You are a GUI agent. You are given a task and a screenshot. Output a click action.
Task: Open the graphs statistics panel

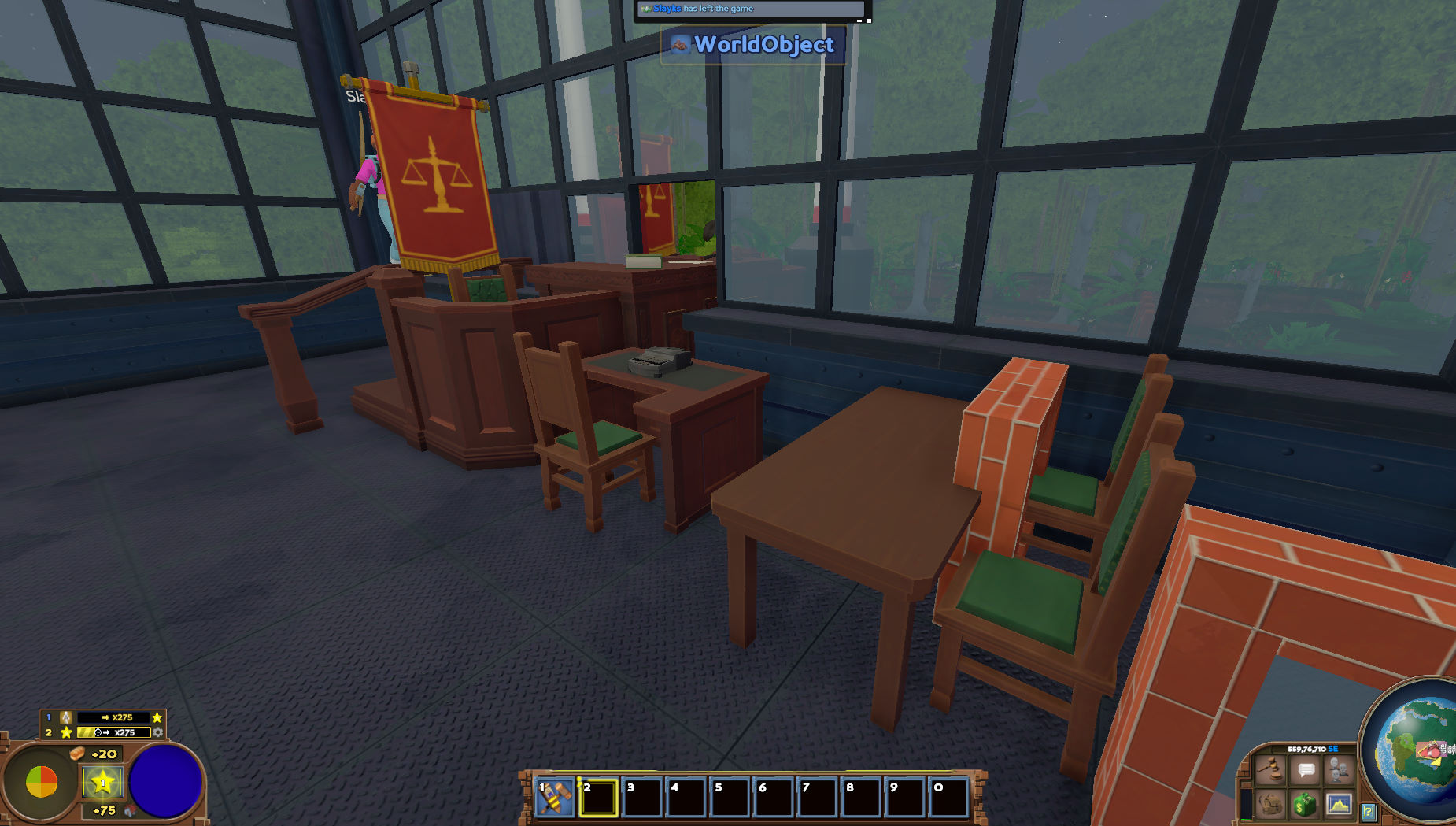1340,806
